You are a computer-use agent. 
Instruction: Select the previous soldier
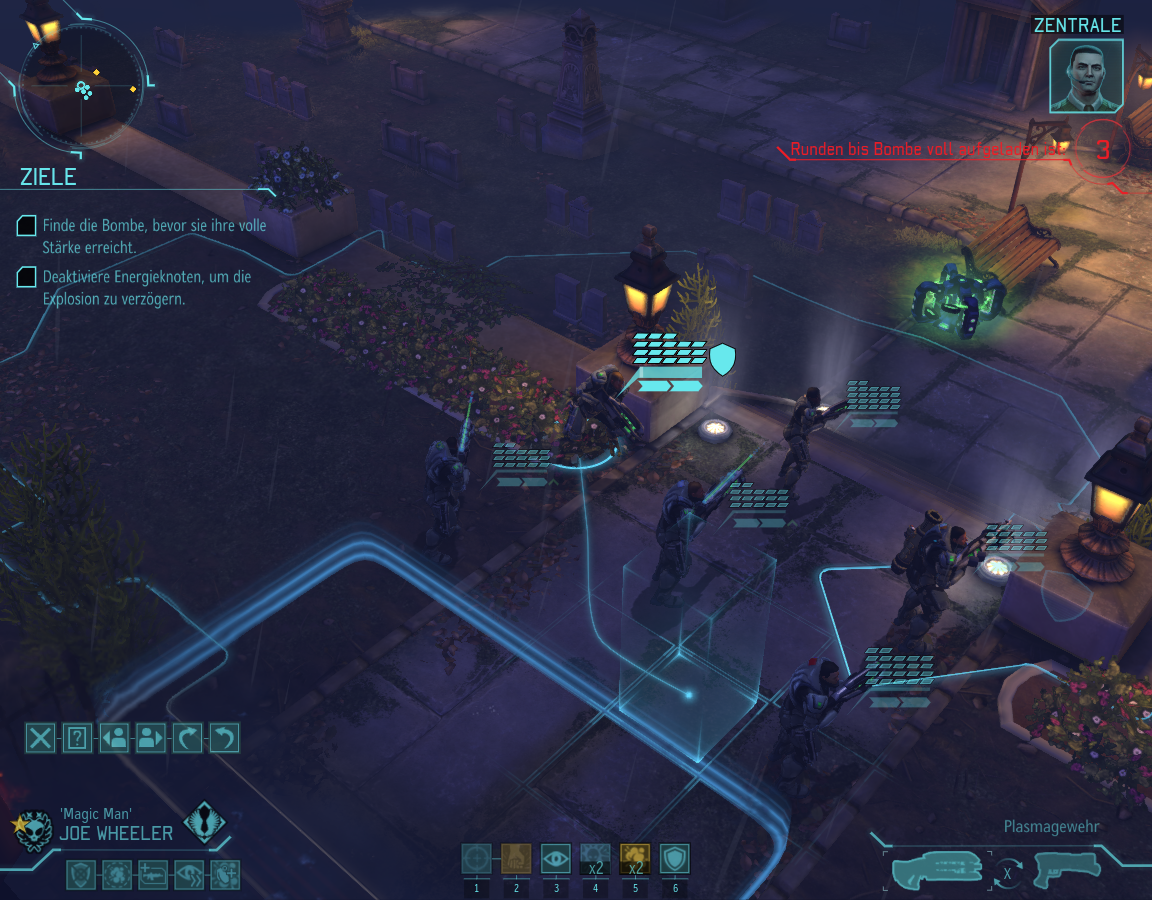114,738
